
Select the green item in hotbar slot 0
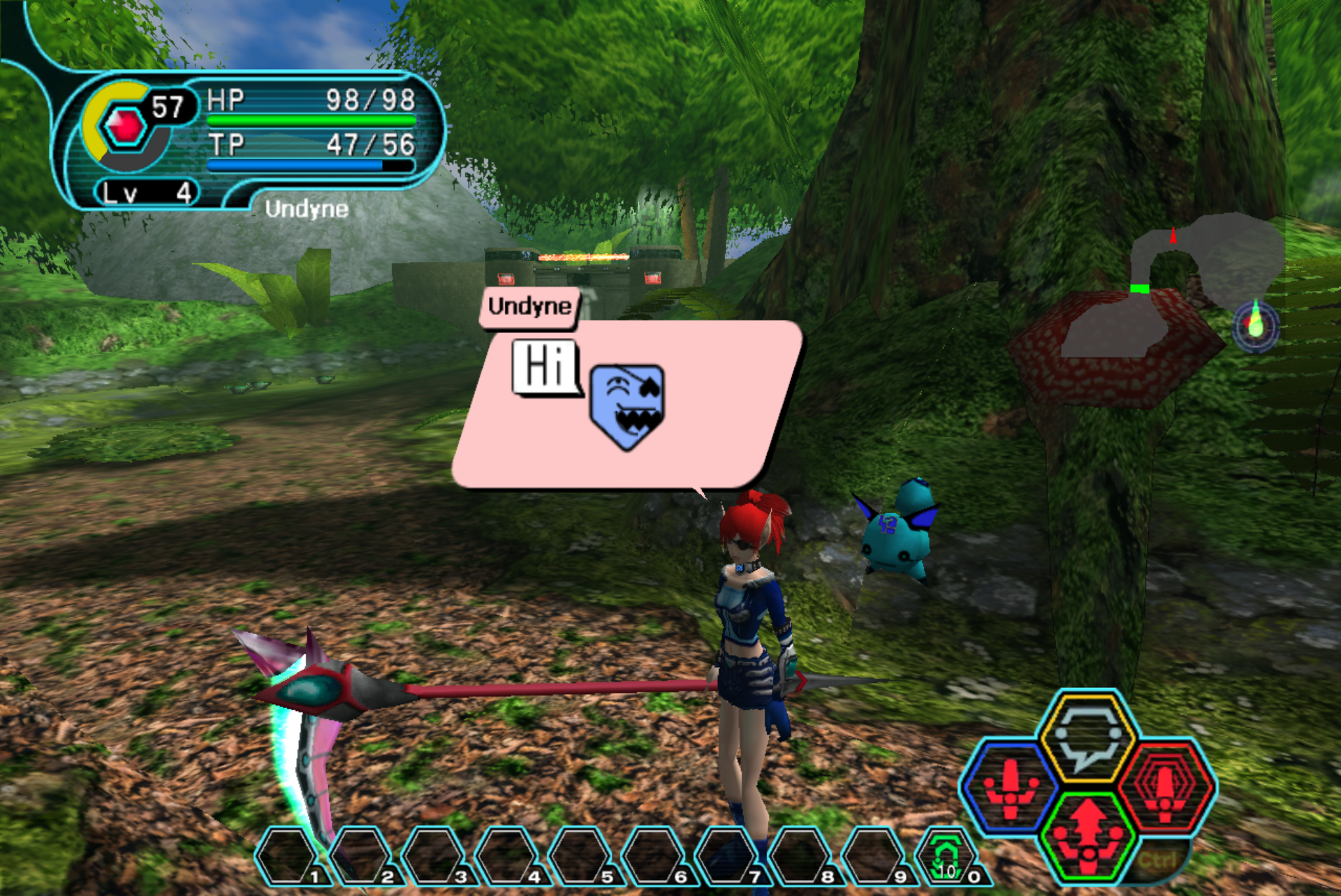946,855
